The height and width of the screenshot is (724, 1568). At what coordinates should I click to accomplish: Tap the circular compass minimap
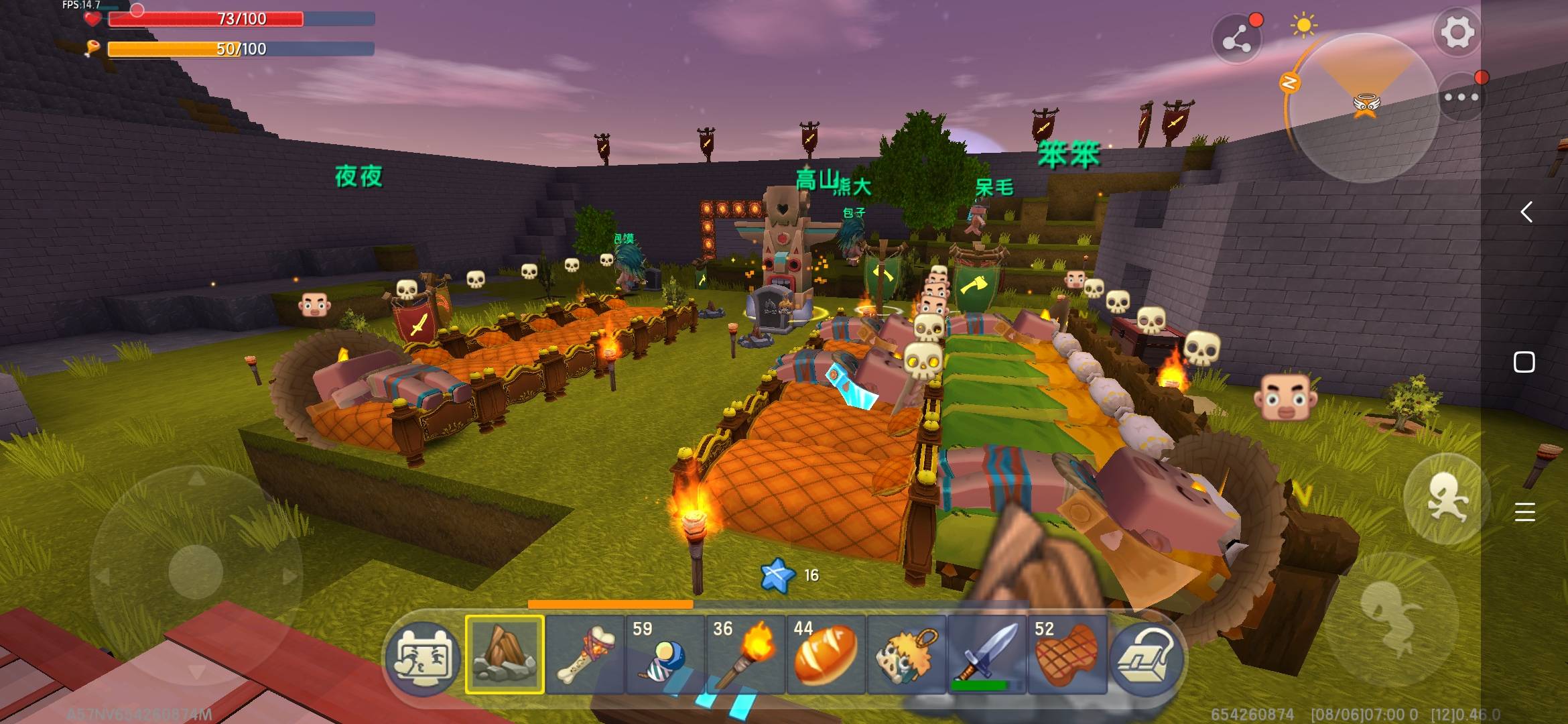(x=1364, y=107)
